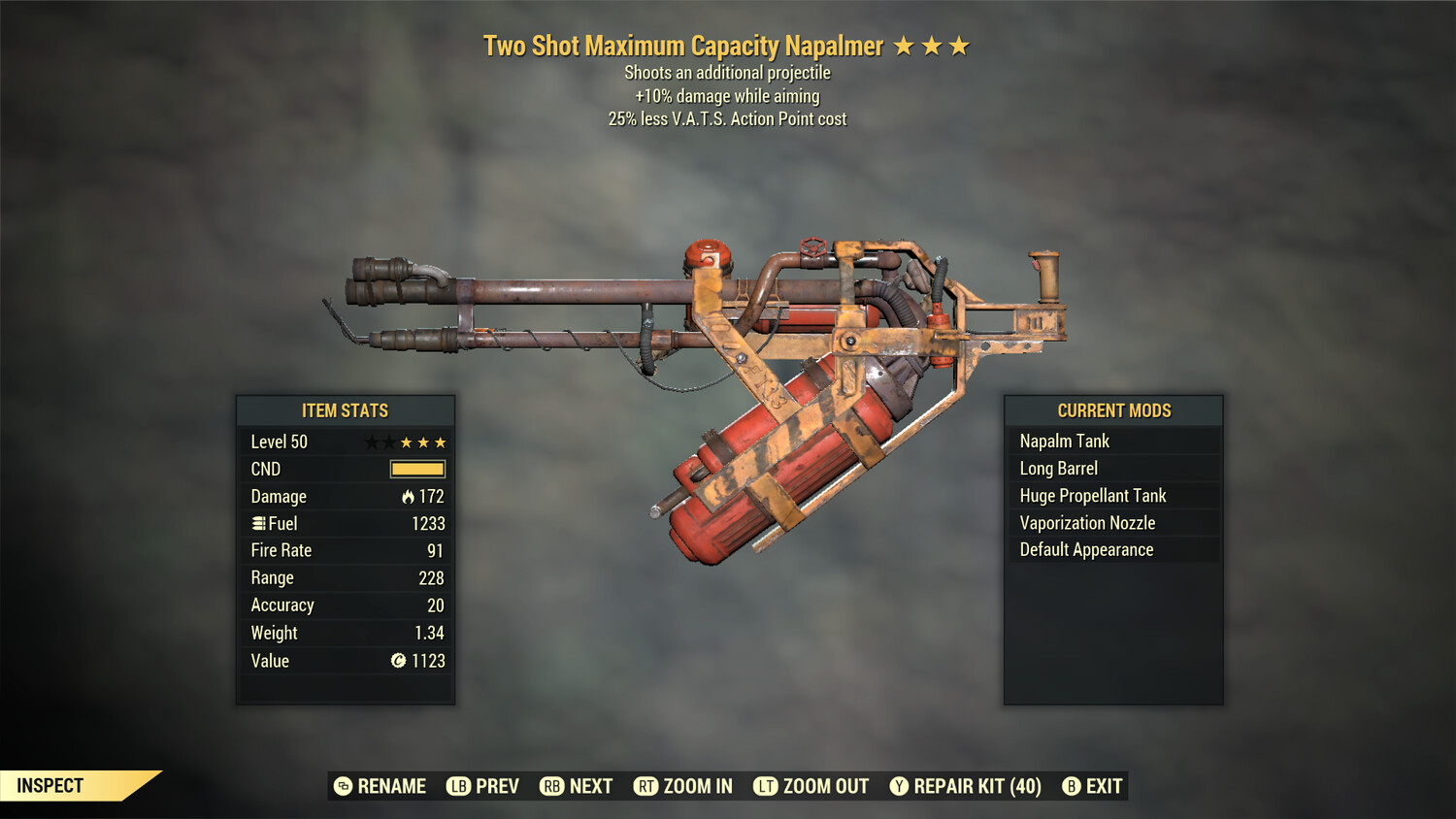The image size is (1456, 819).
Task: Toggle the third star in the weapon title
Action: [960, 44]
